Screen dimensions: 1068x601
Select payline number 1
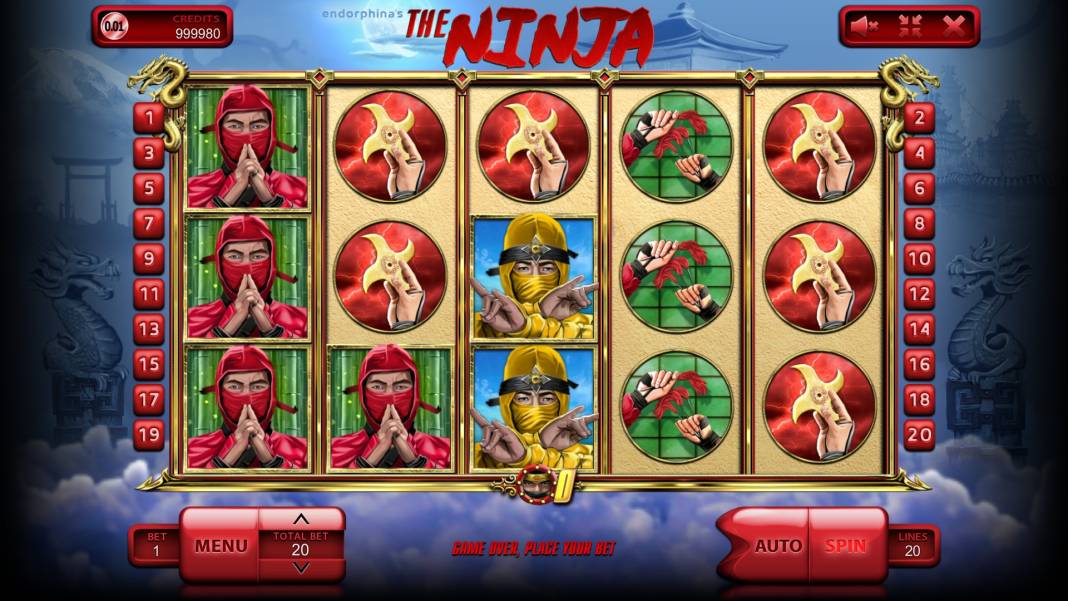150,118
